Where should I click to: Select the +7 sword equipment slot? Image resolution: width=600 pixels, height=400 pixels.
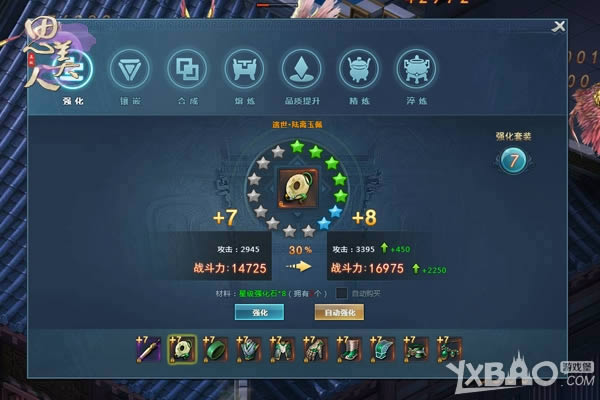[x=147, y=349]
